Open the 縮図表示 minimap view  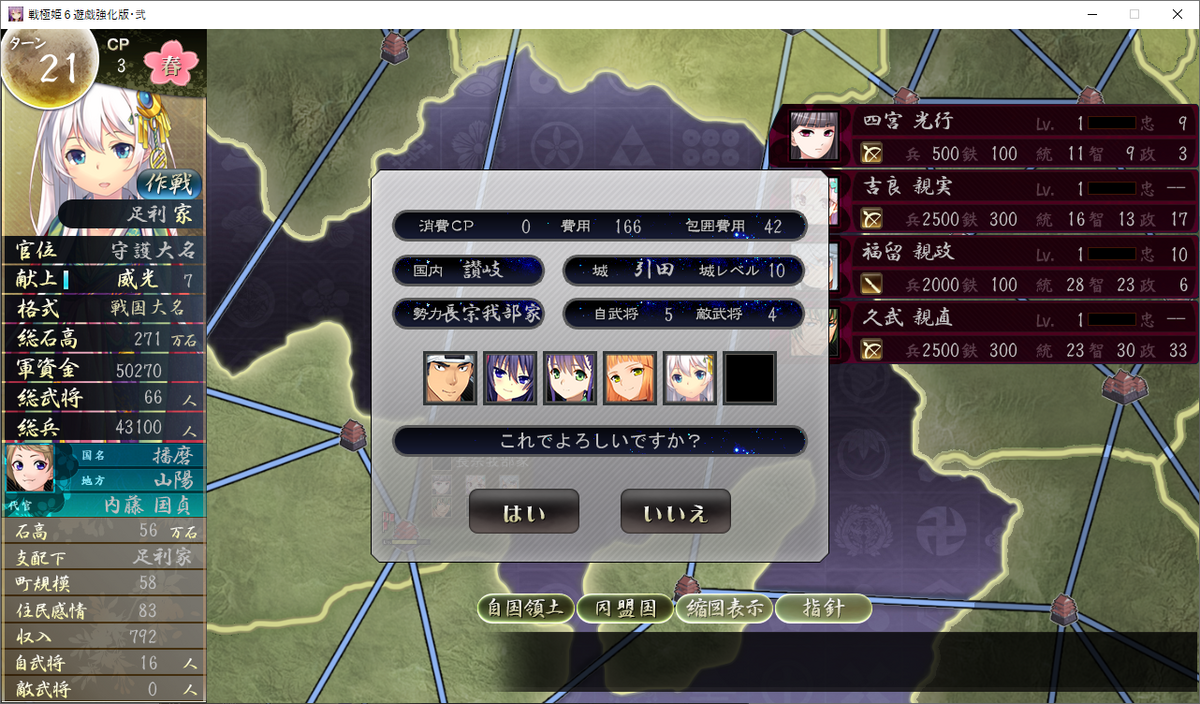pos(724,608)
